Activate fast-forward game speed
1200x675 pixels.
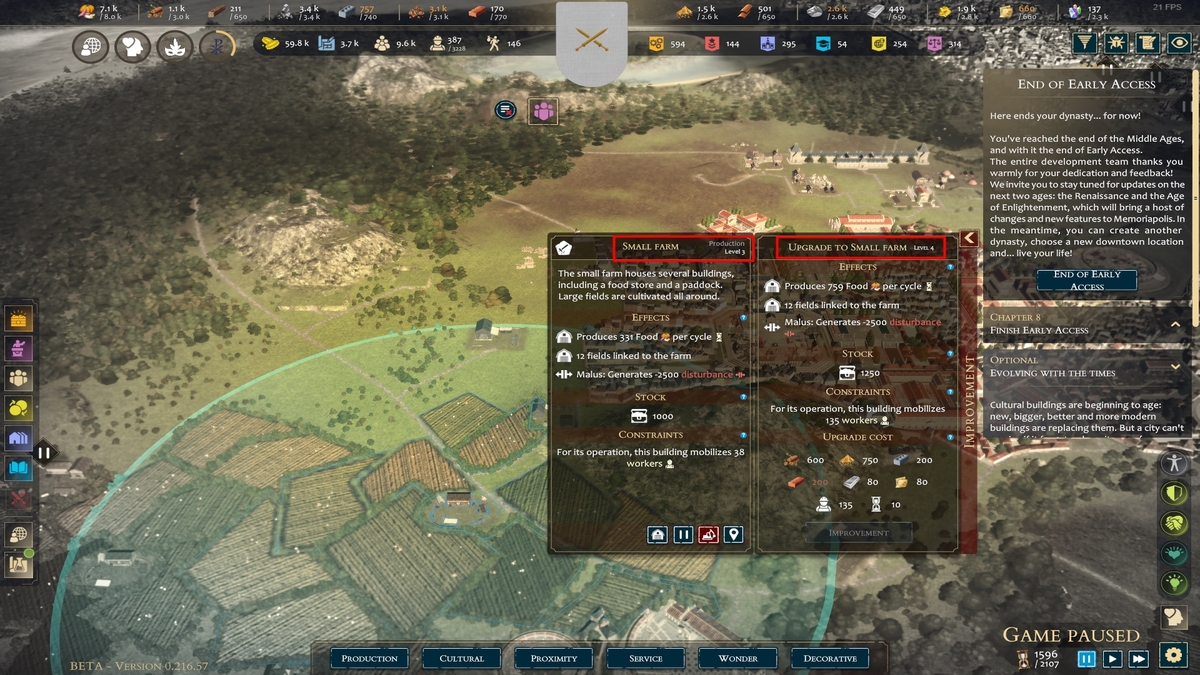pyautogui.click(x=1138, y=658)
